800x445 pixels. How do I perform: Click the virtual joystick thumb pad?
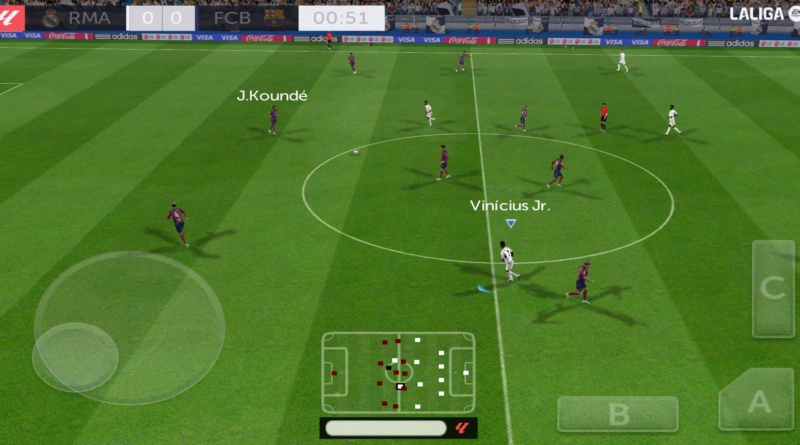click(x=75, y=357)
